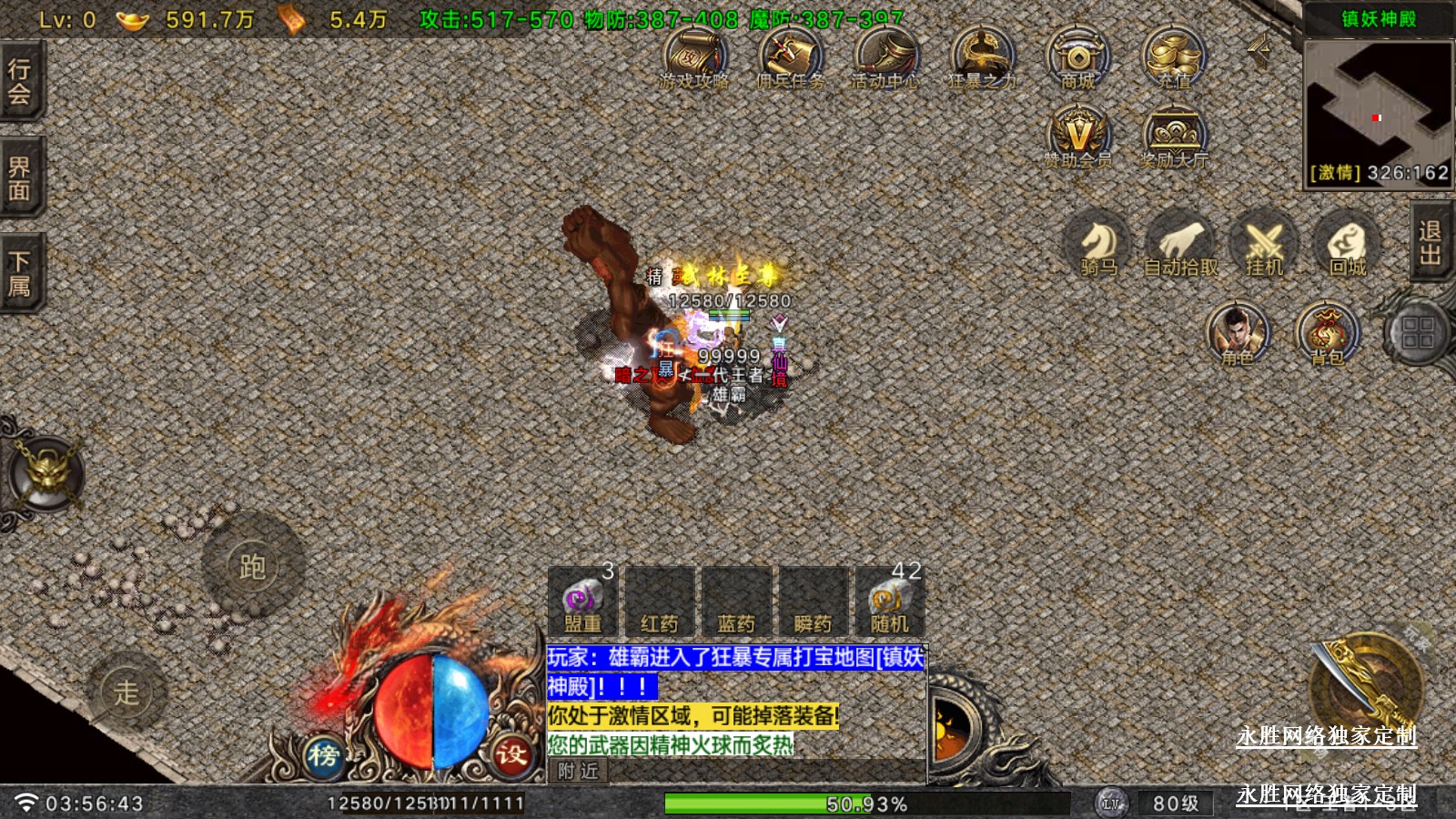Switch movement to 跑 run mode

coord(252,567)
